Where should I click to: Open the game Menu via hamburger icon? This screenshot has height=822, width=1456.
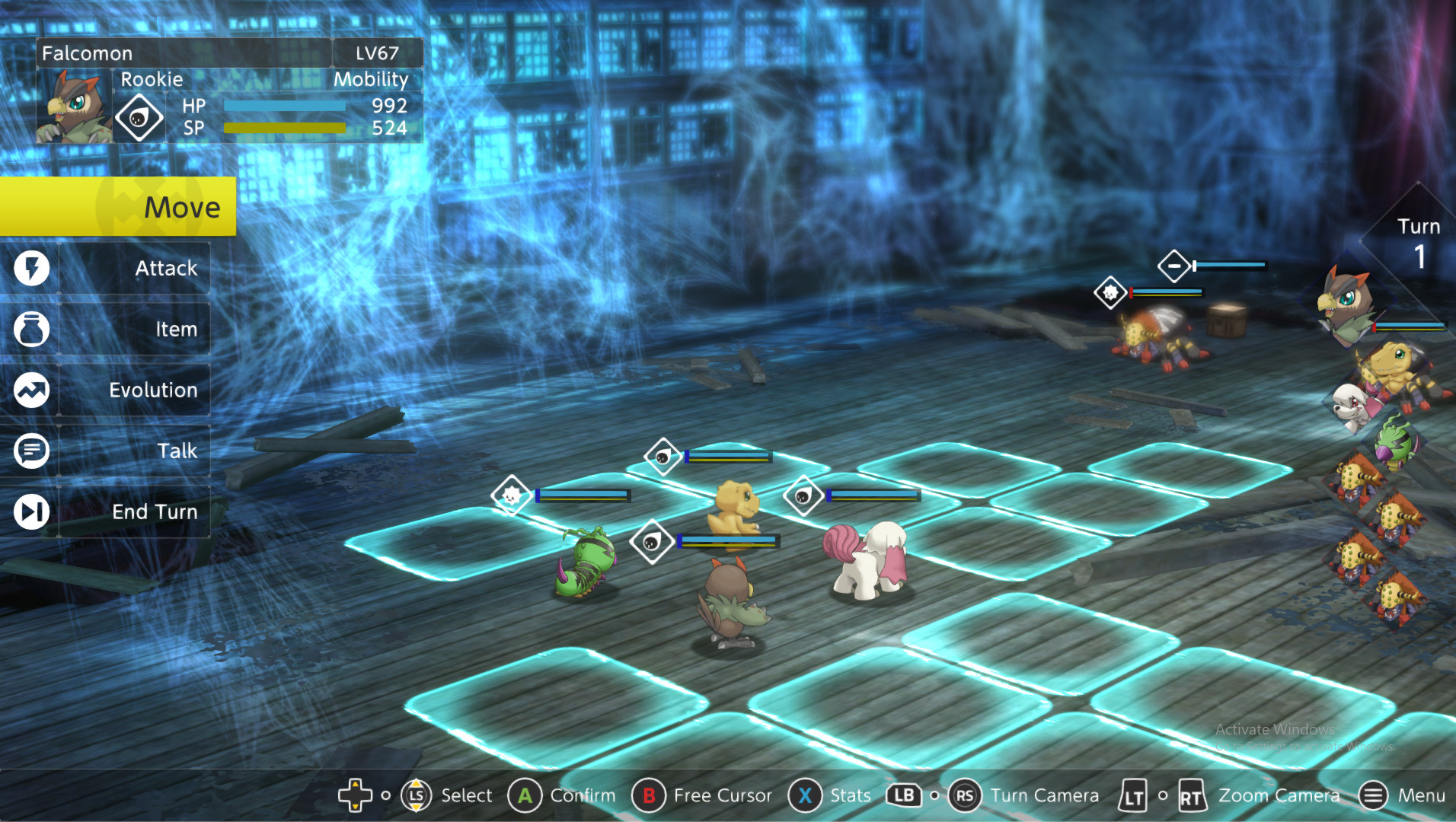pos(1373,795)
